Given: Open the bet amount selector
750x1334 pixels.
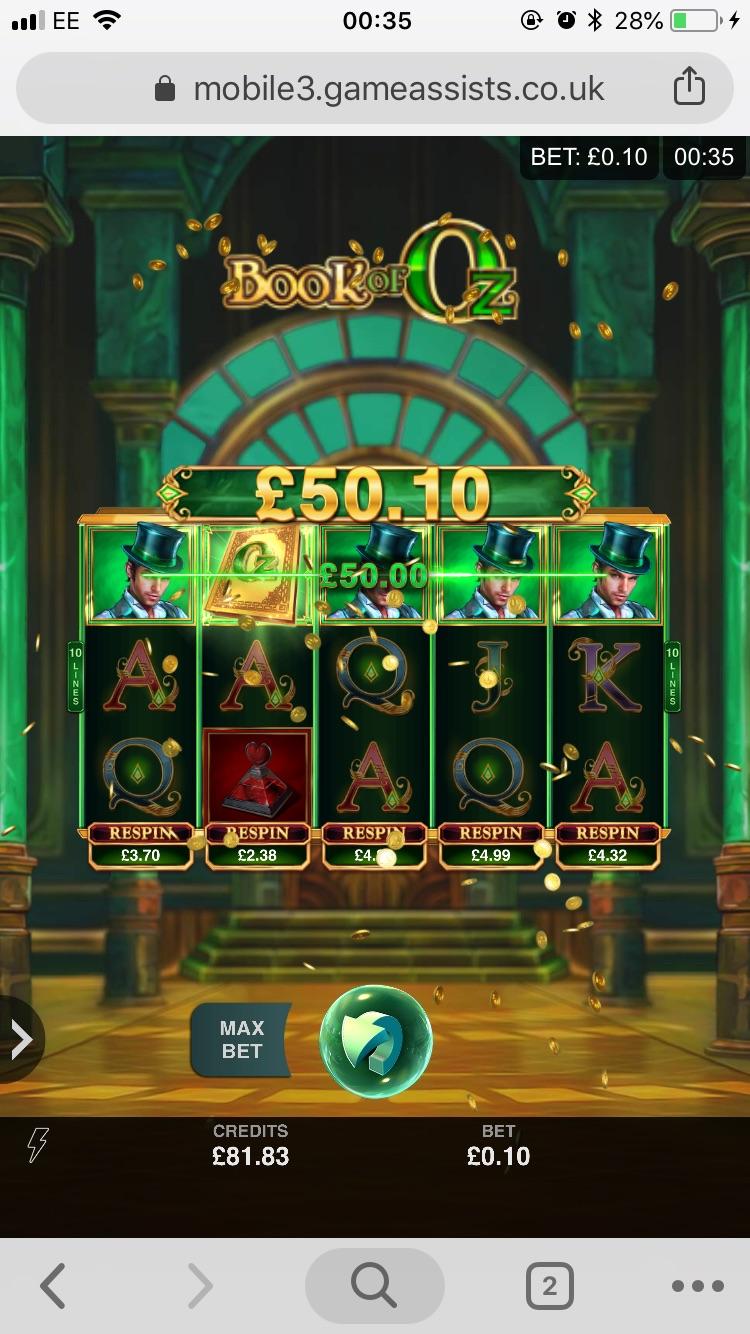Looking at the screenshot, I should click(498, 1146).
